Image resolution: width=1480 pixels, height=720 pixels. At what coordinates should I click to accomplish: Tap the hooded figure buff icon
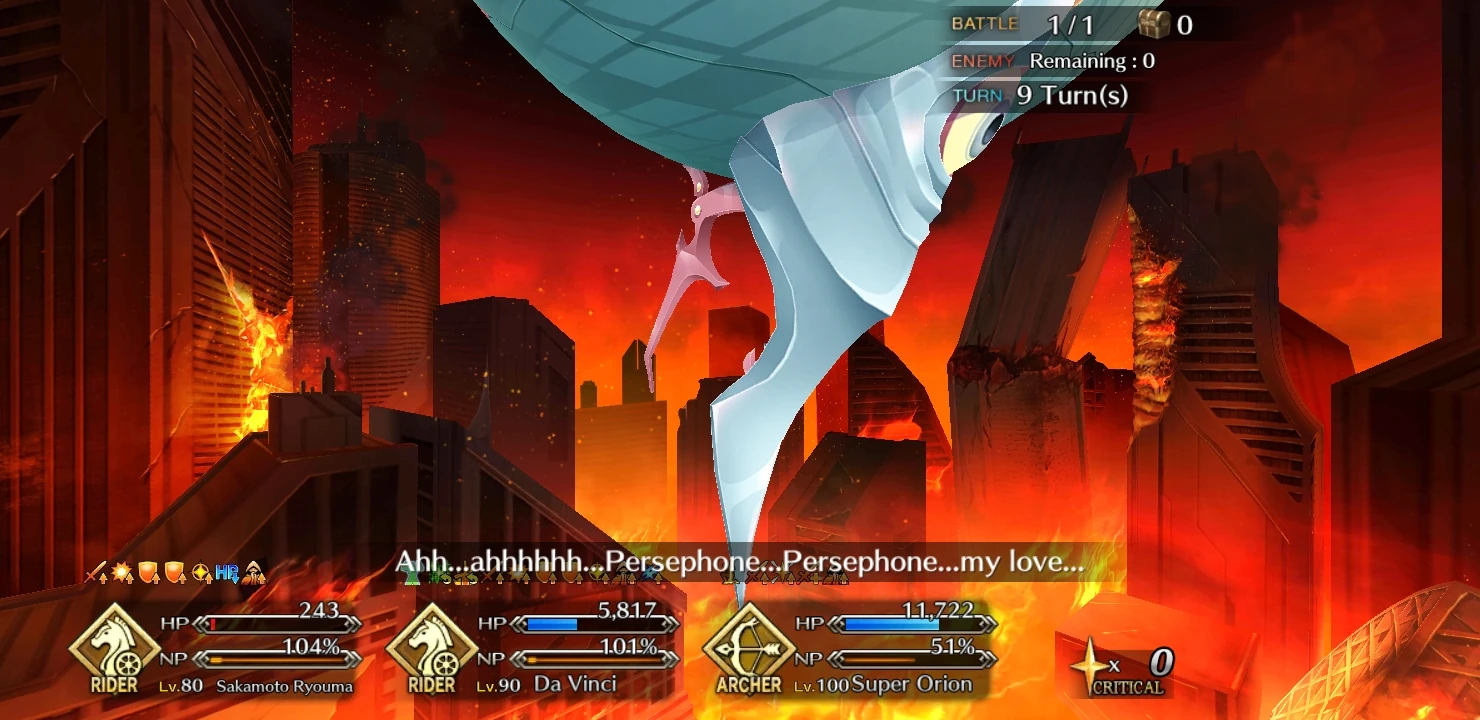(253, 572)
